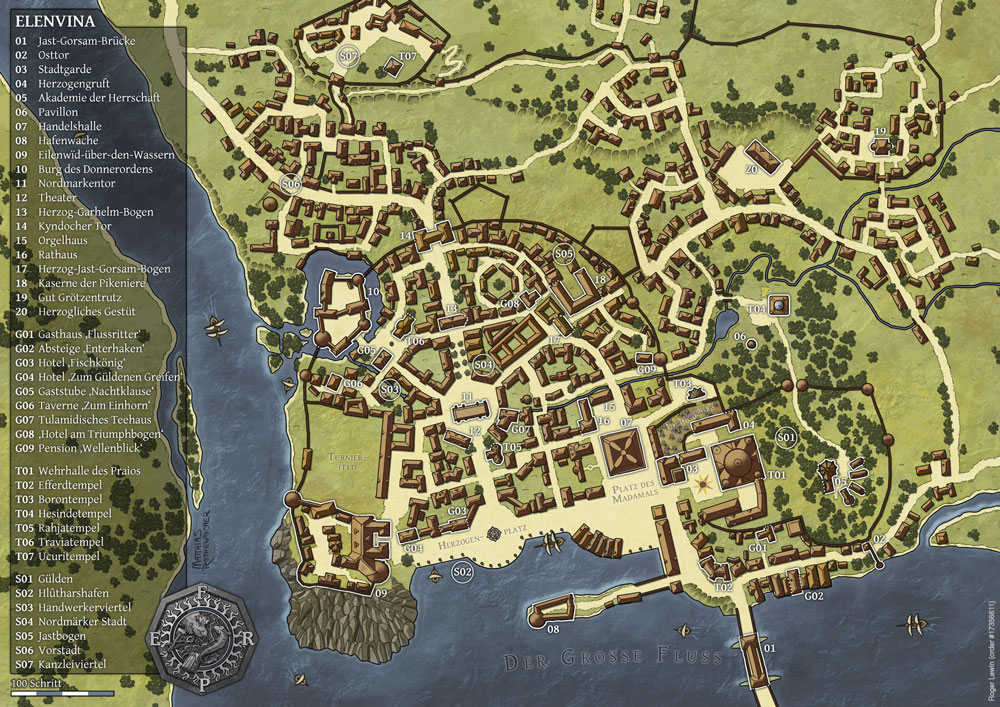Select the S06 district marker circle
Screen dimensions: 1000x707
click(x=291, y=184)
